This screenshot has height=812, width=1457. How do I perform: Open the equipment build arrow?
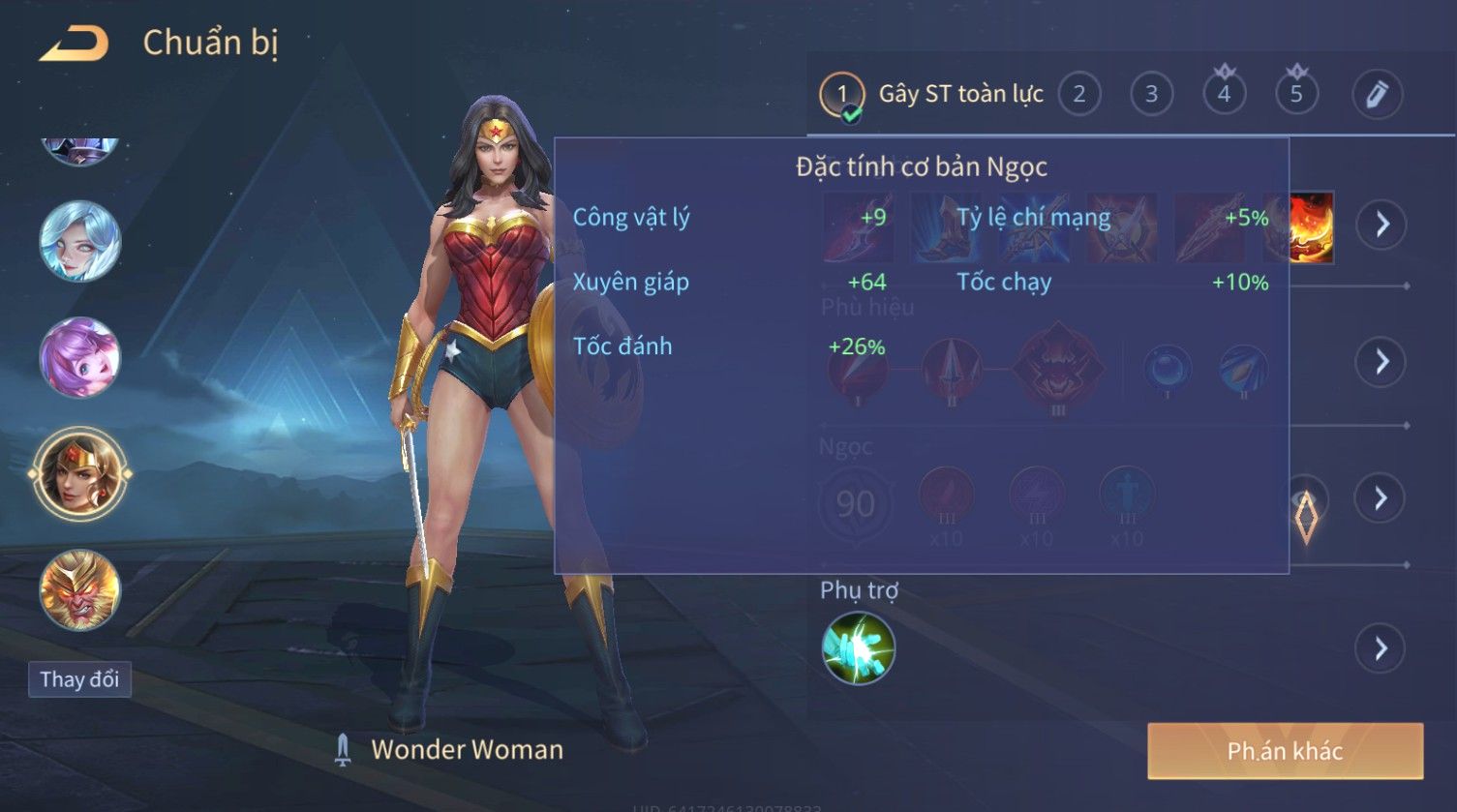click(1381, 225)
